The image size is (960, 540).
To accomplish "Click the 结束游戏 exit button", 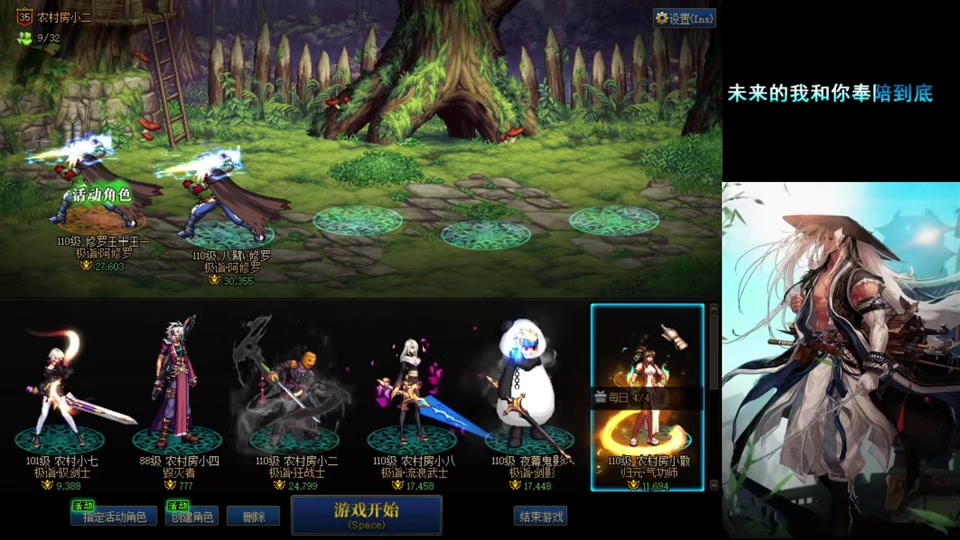I will (540, 516).
